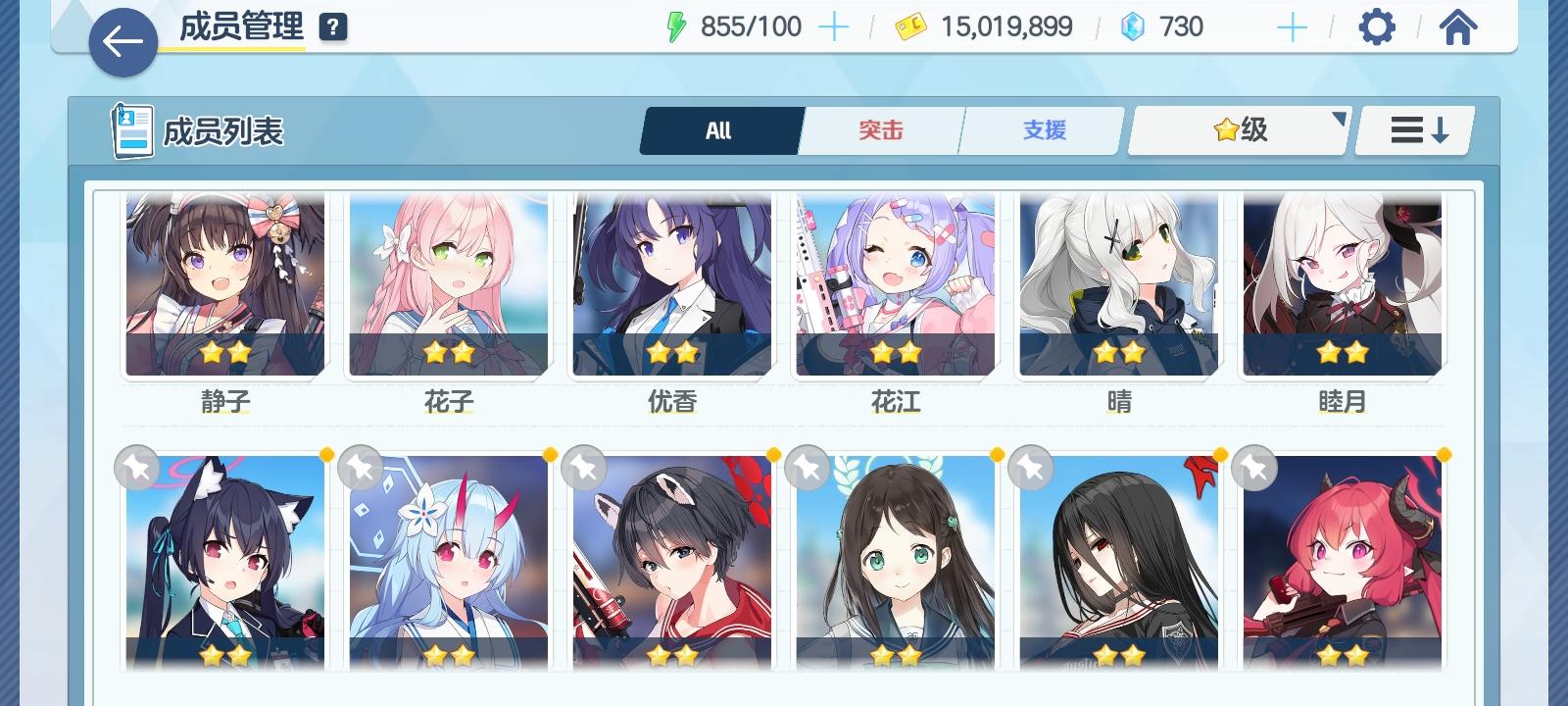Open the character card for 优香
Image resolution: width=1568 pixels, height=706 pixels.
pos(671,284)
